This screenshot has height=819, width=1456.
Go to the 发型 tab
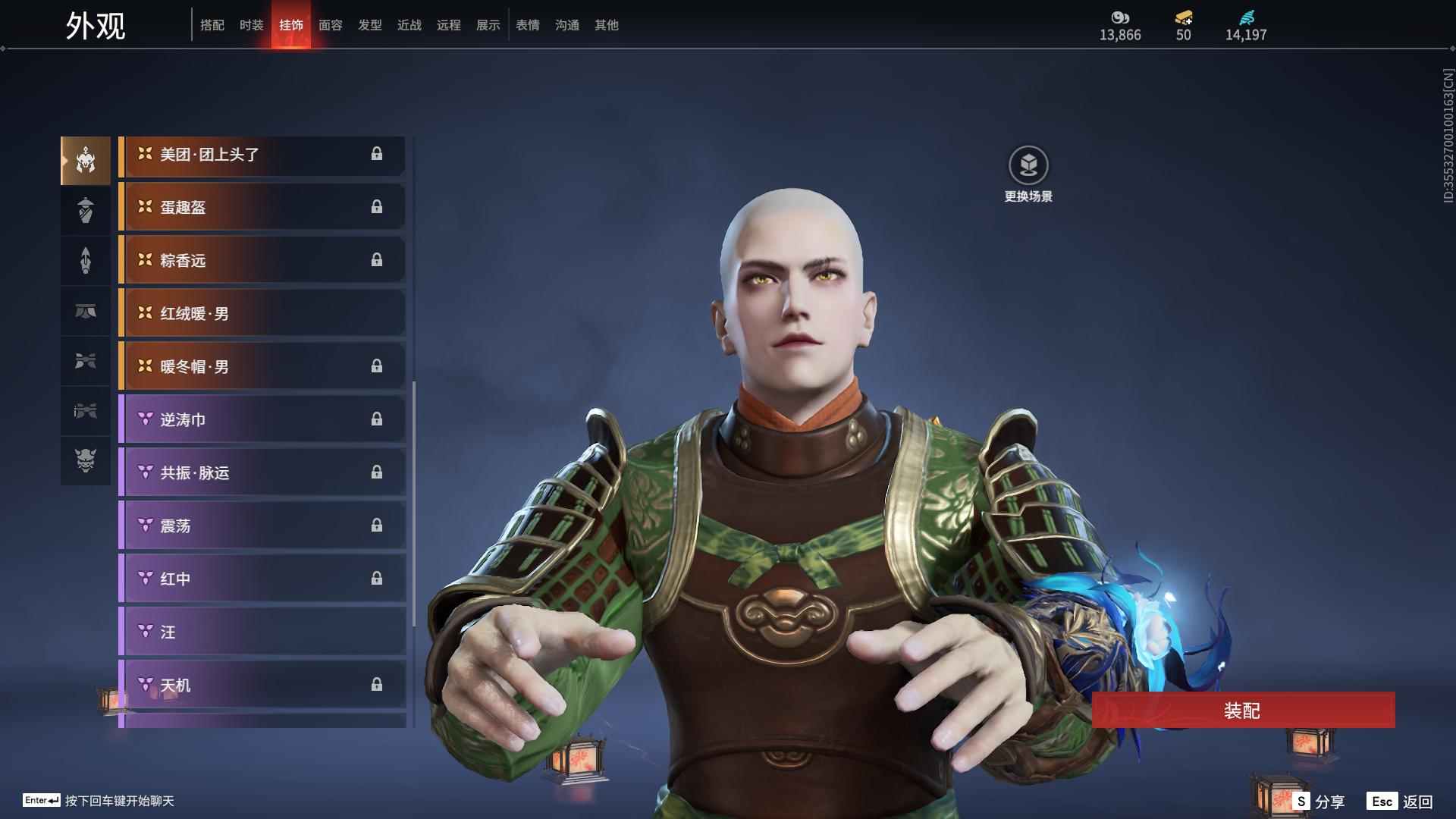click(369, 25)
